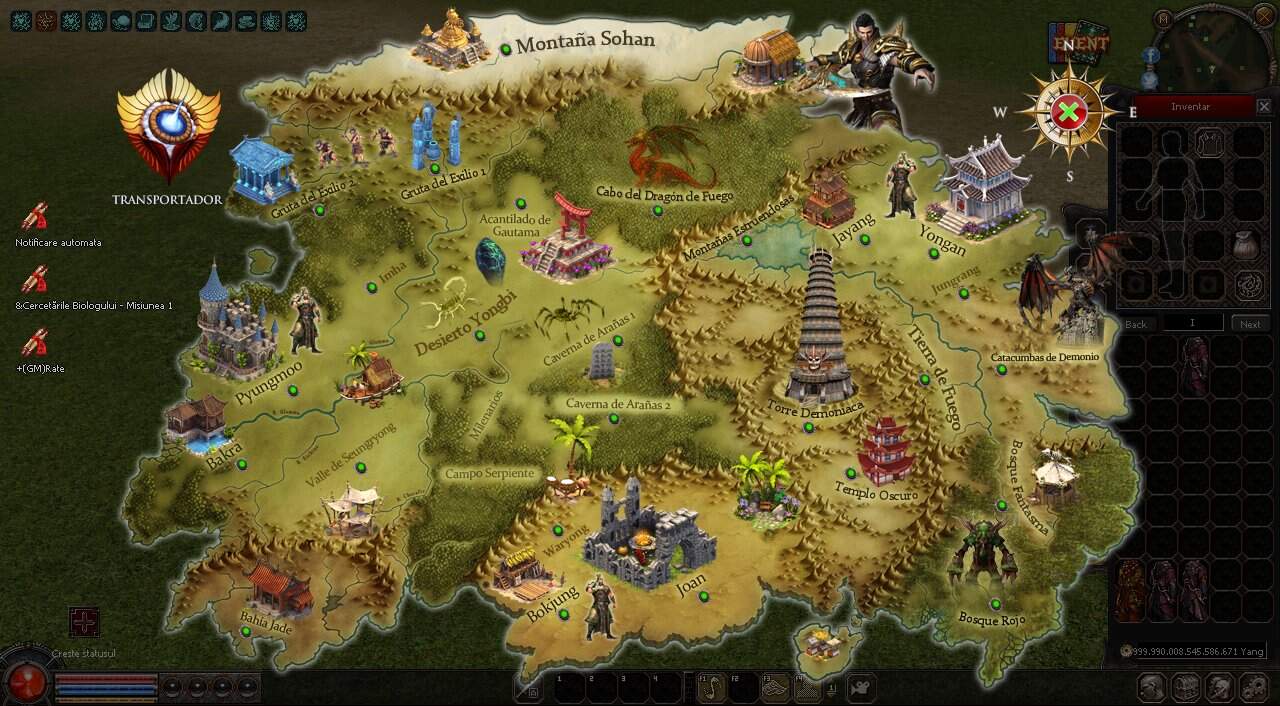Teleport to Desierto Yongbi

[479, 335]
